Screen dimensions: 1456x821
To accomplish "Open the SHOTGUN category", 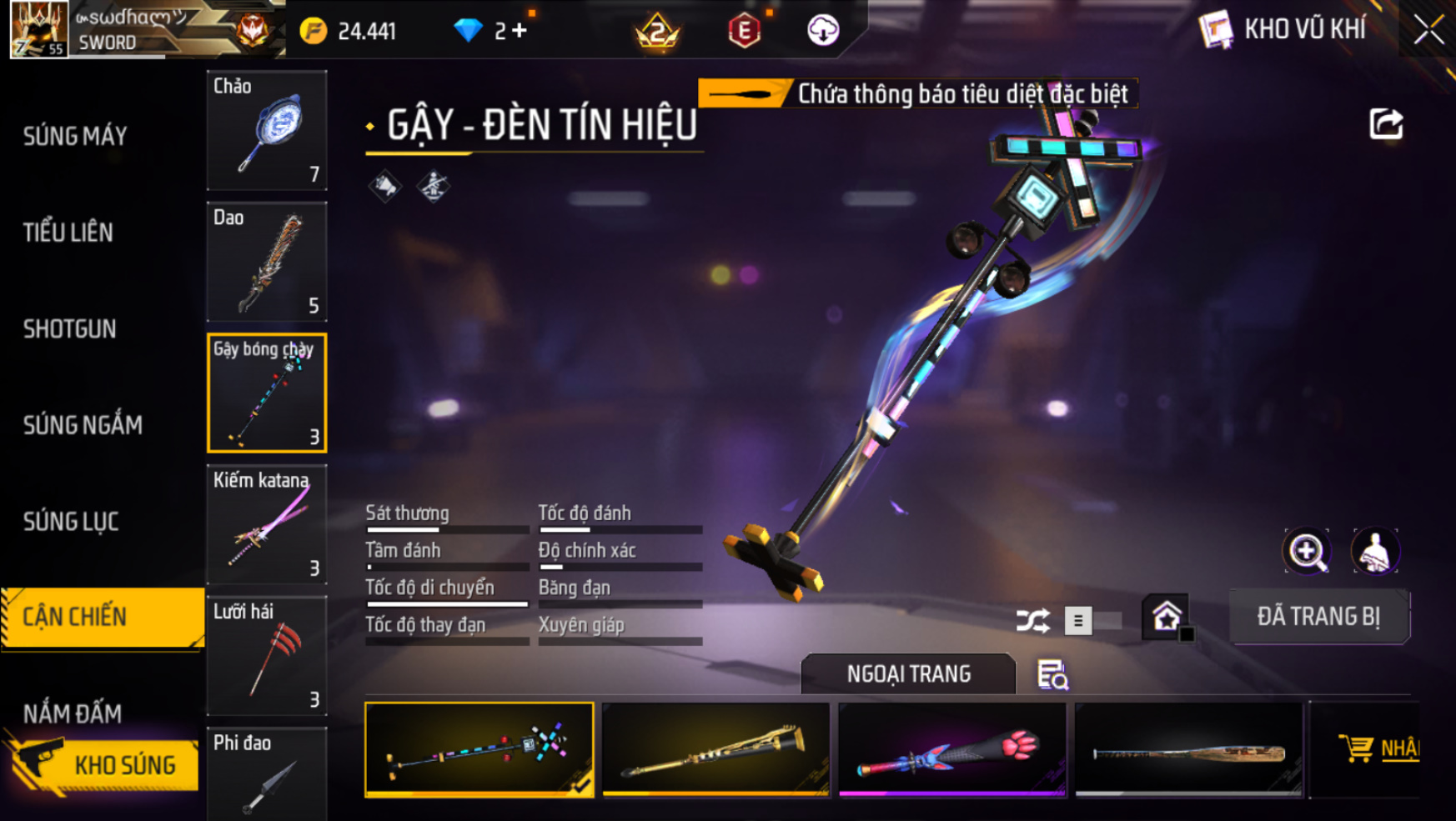I will 70,329.
